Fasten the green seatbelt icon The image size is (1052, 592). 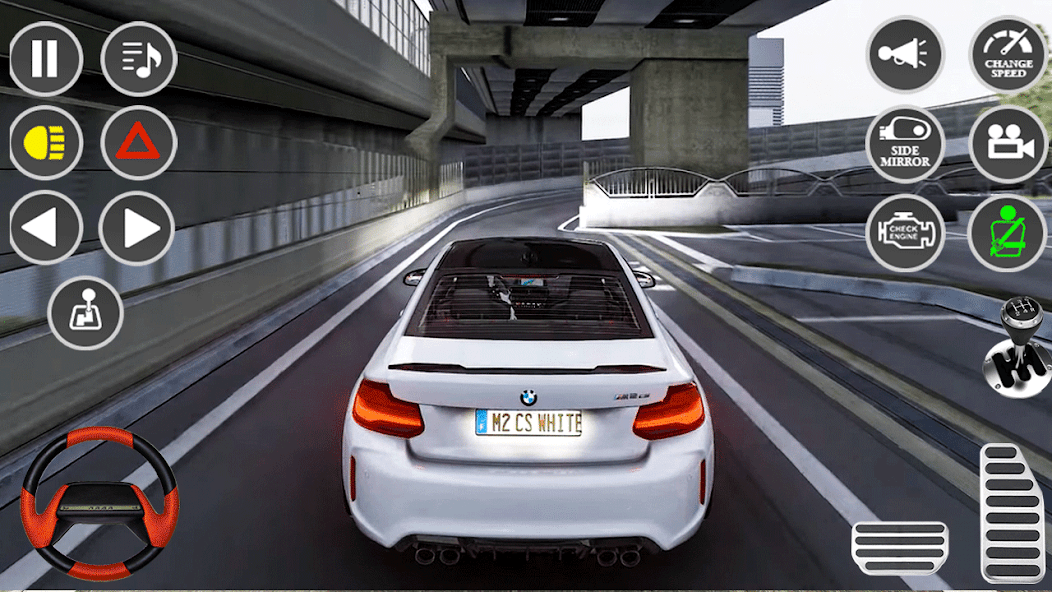click(1008, 233)
